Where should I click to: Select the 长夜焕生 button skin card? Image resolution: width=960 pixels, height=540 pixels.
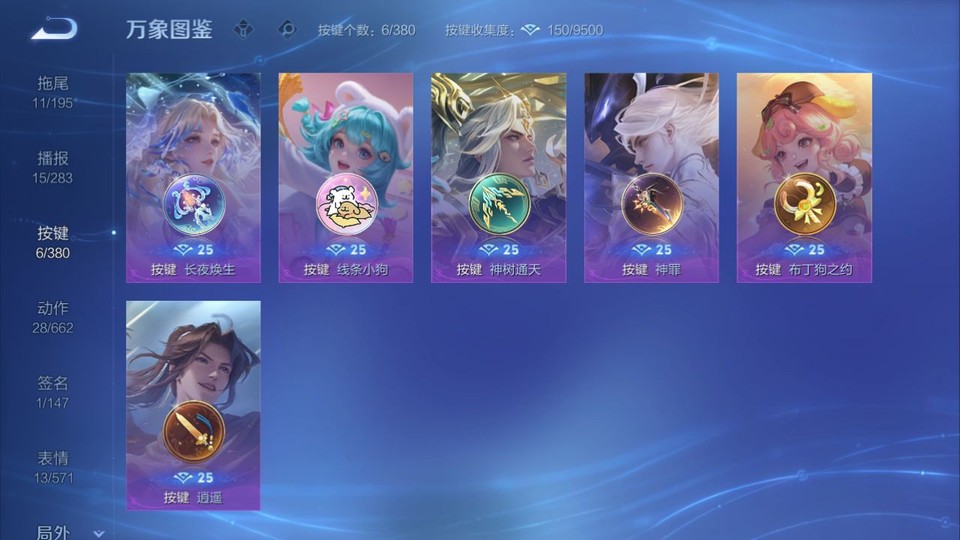[193, 177]
